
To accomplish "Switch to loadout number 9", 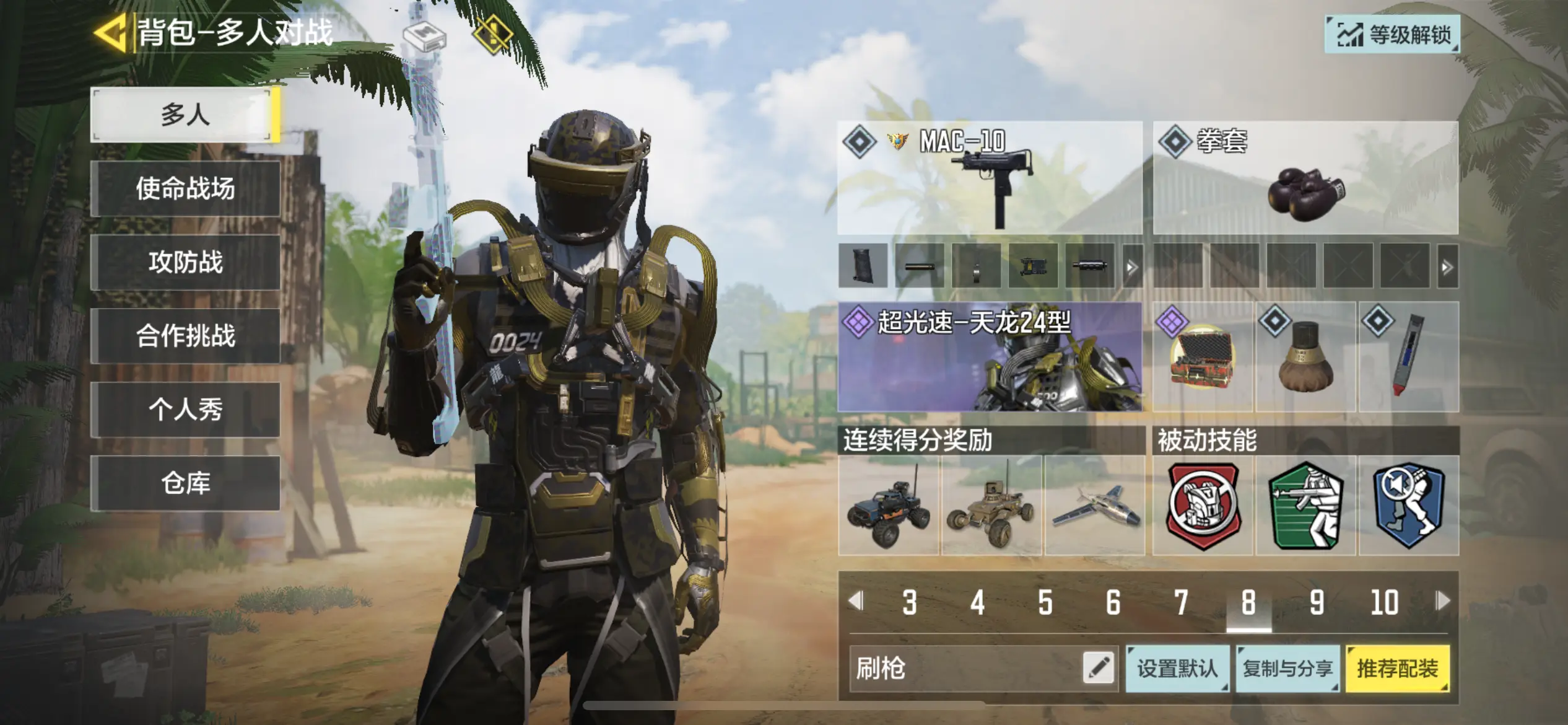I will click(x=1317, y=602).
